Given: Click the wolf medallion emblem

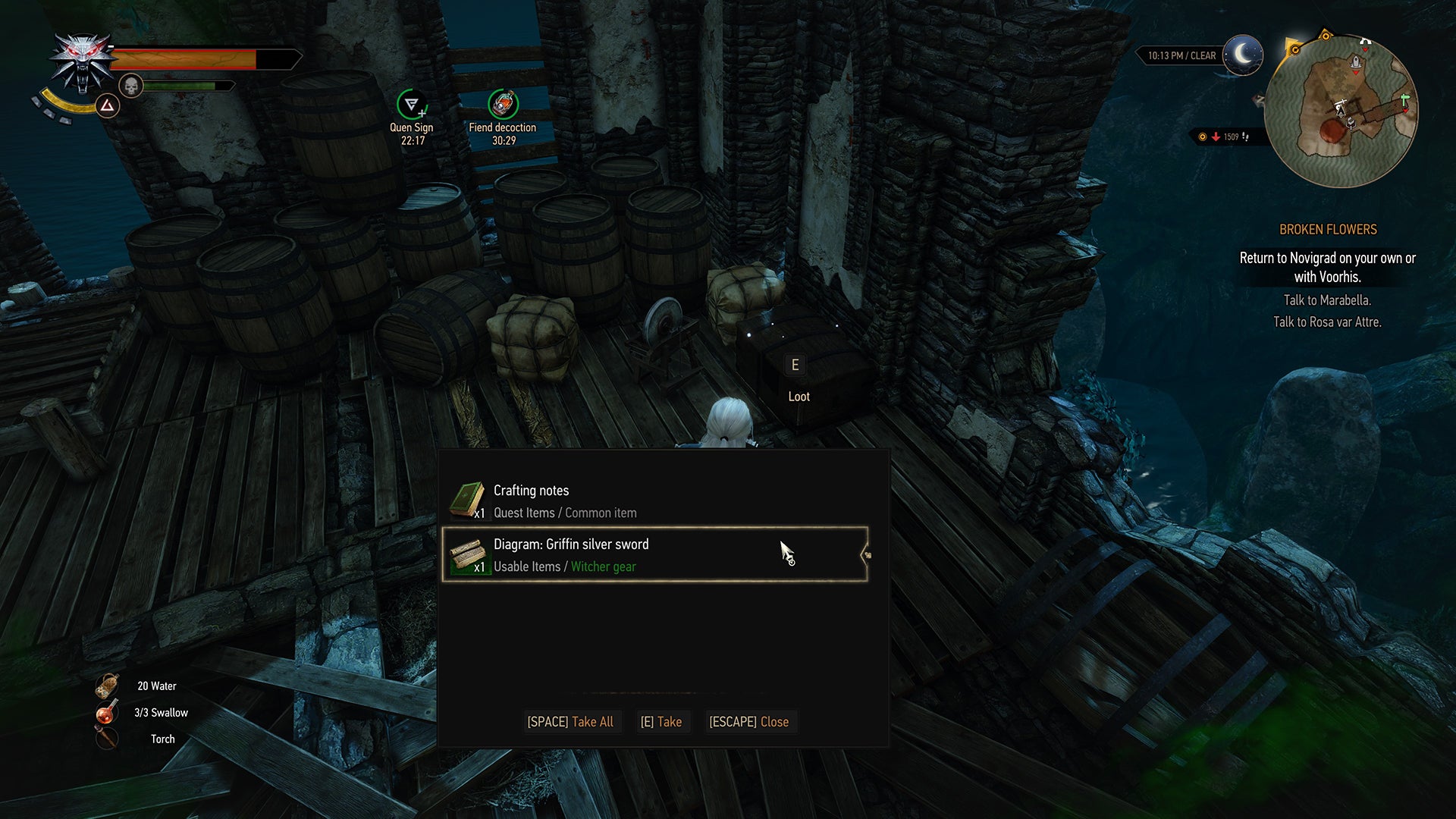Looking at the screenshot, I should coord(83,57).
